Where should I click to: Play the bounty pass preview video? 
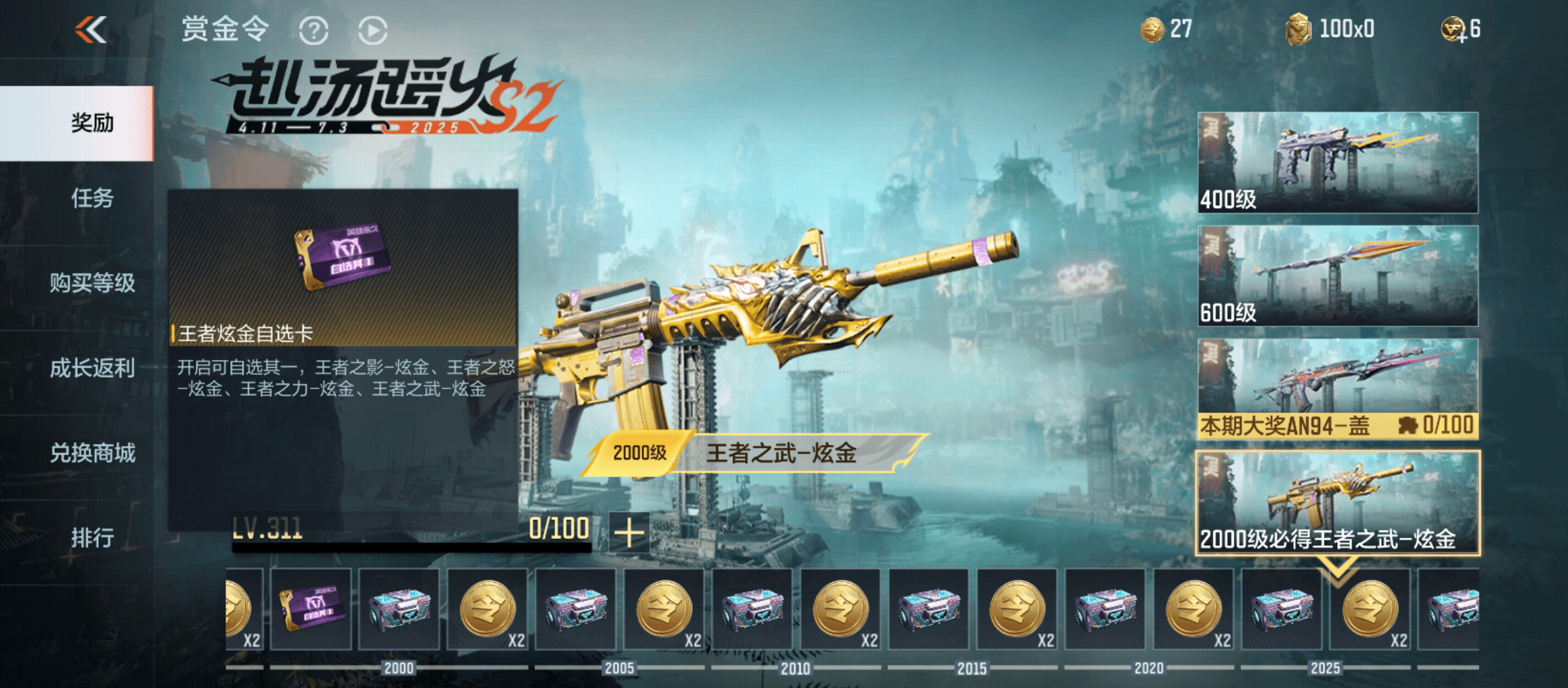(x=373, y=31)
